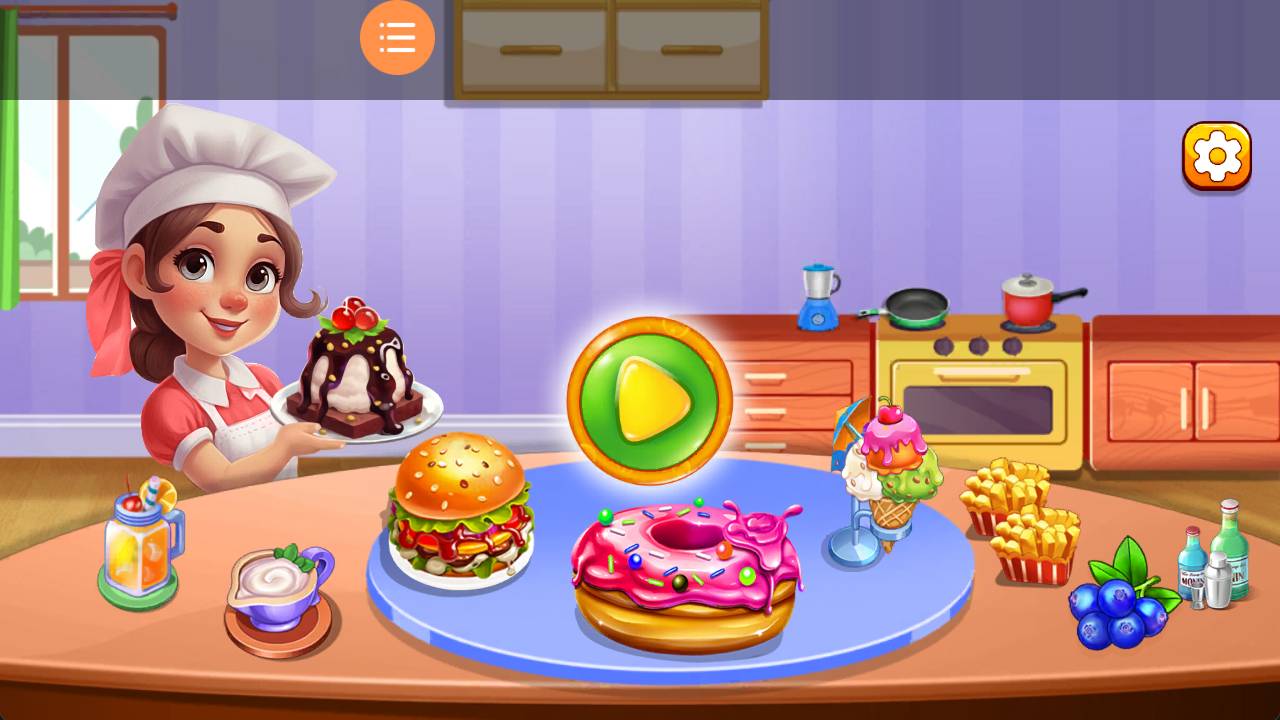Open the orange list menu icon

point(397,37)
